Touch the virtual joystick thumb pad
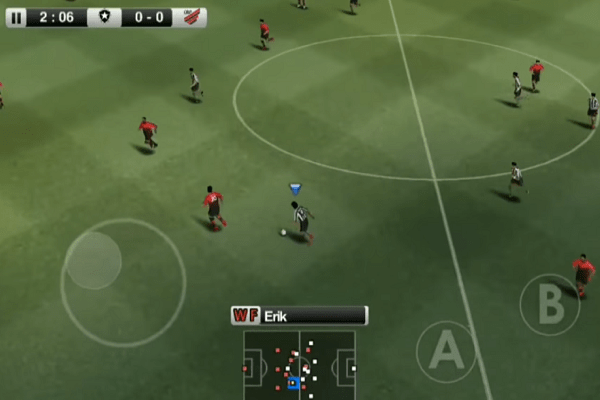Viewport: 600px width, 400px height. [93, 260]
